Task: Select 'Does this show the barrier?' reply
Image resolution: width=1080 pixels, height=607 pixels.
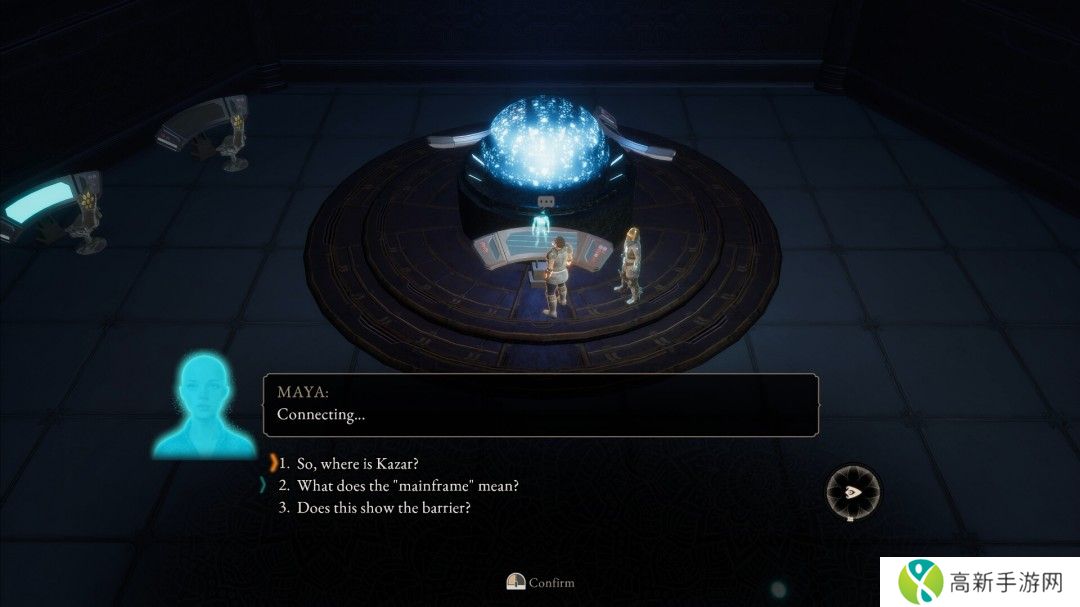Action: coord(383,508)
